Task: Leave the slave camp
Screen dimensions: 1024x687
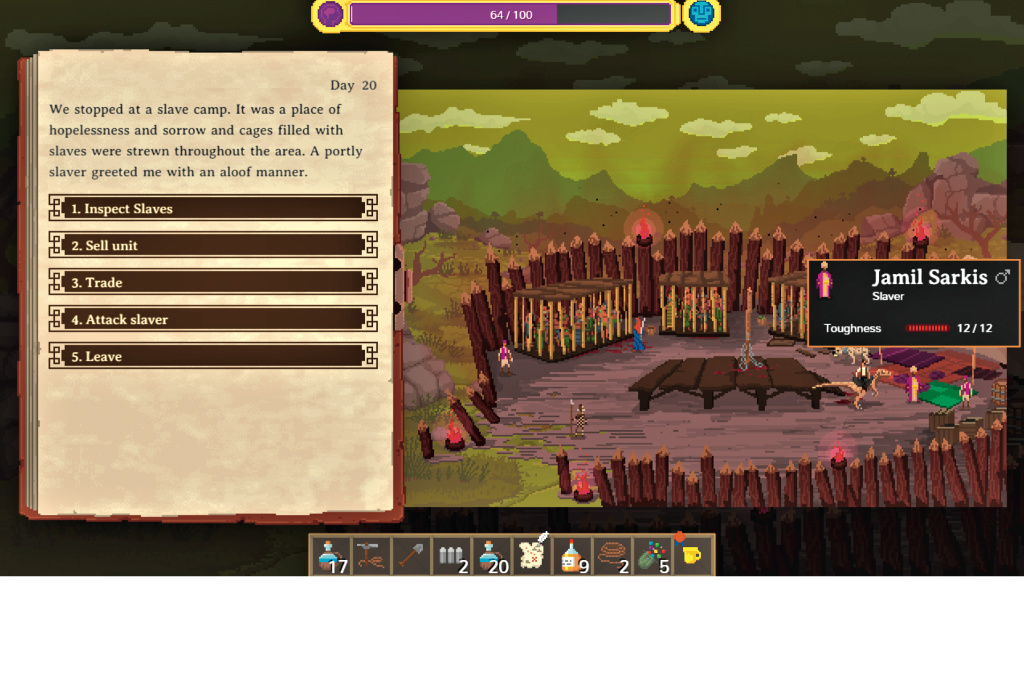Action: tap(212, 356)
